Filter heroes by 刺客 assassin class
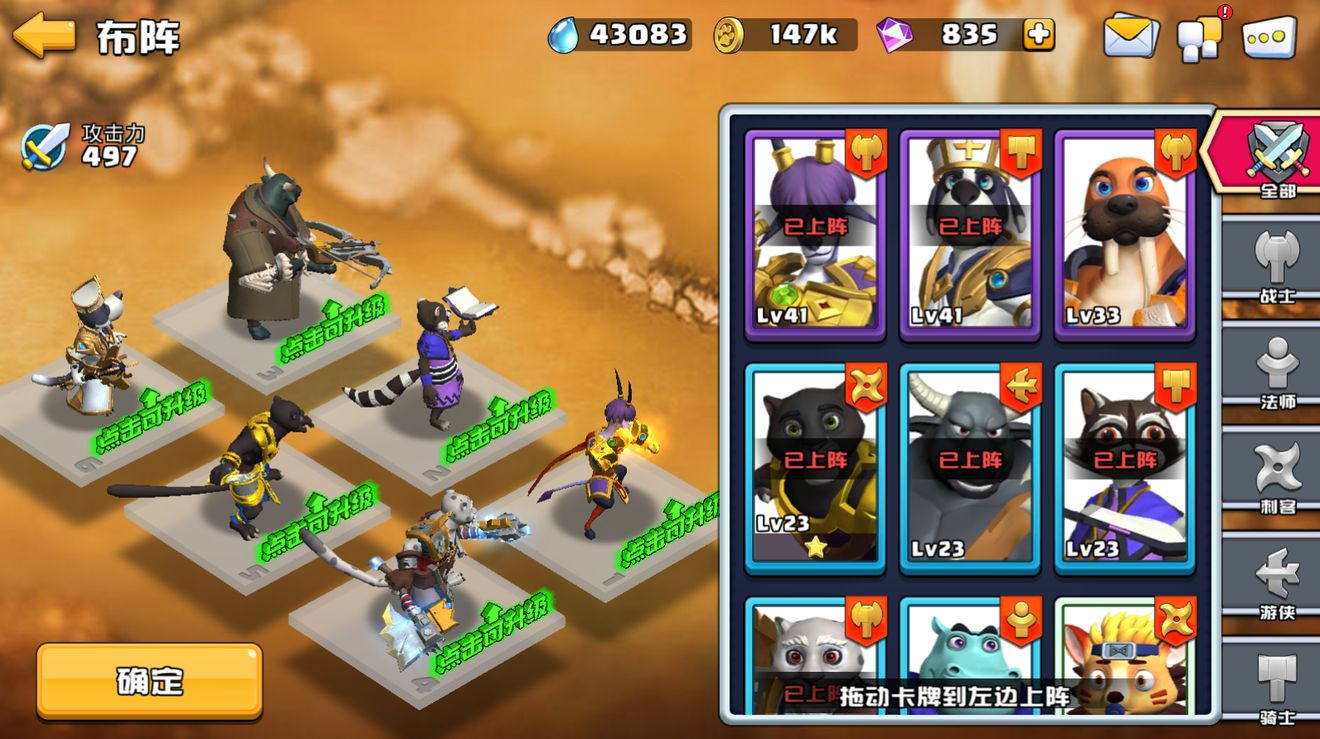The height and width of the screenshot is (739, 1320). [x=1277, y=477]
